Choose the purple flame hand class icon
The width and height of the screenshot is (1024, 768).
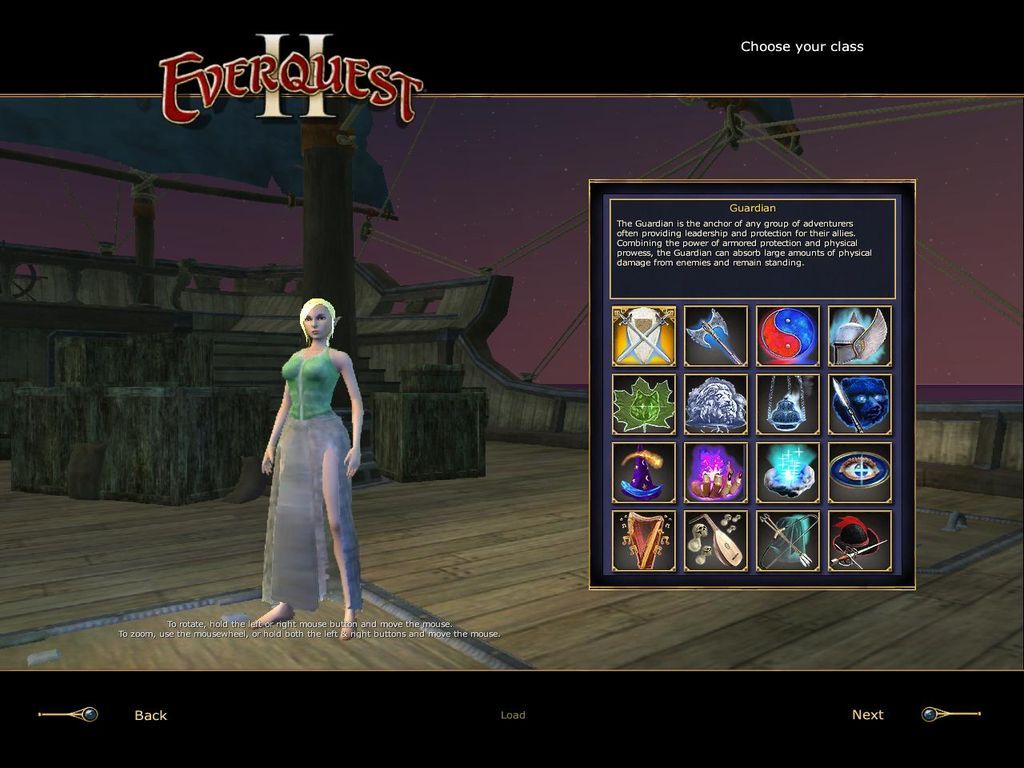coord(716,473)
